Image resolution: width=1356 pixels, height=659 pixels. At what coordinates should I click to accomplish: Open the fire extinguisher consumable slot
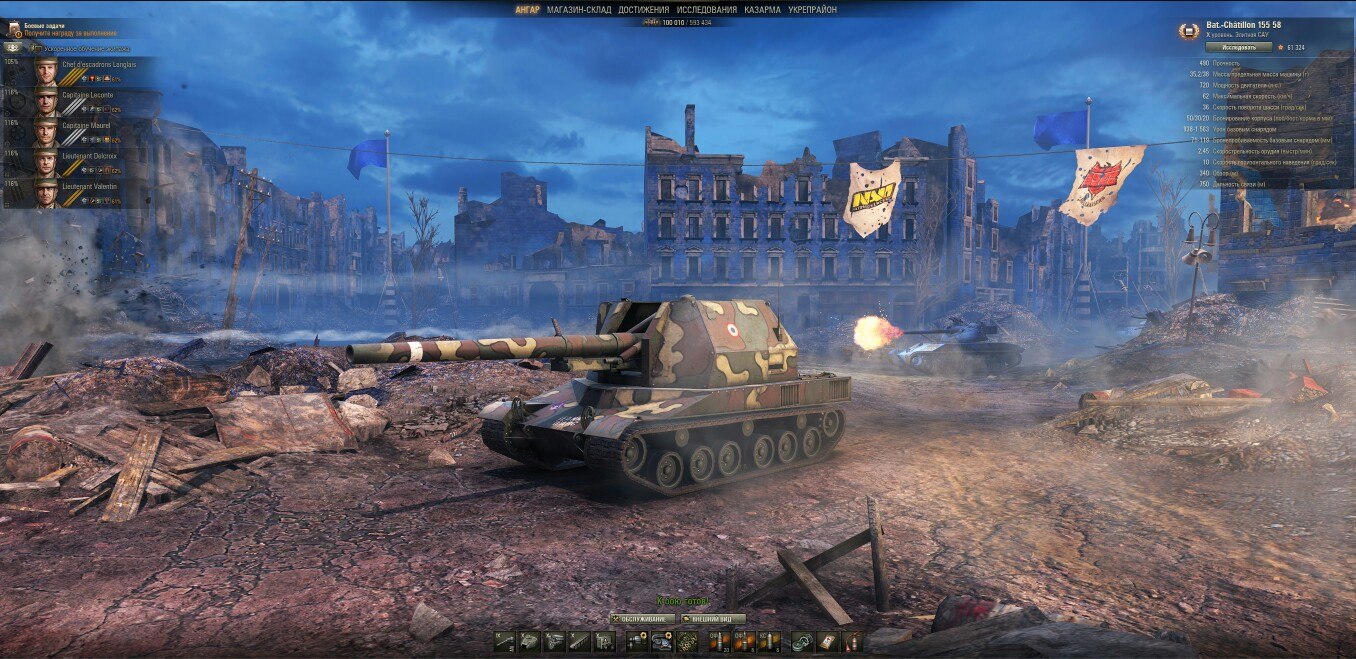(852, 642)
